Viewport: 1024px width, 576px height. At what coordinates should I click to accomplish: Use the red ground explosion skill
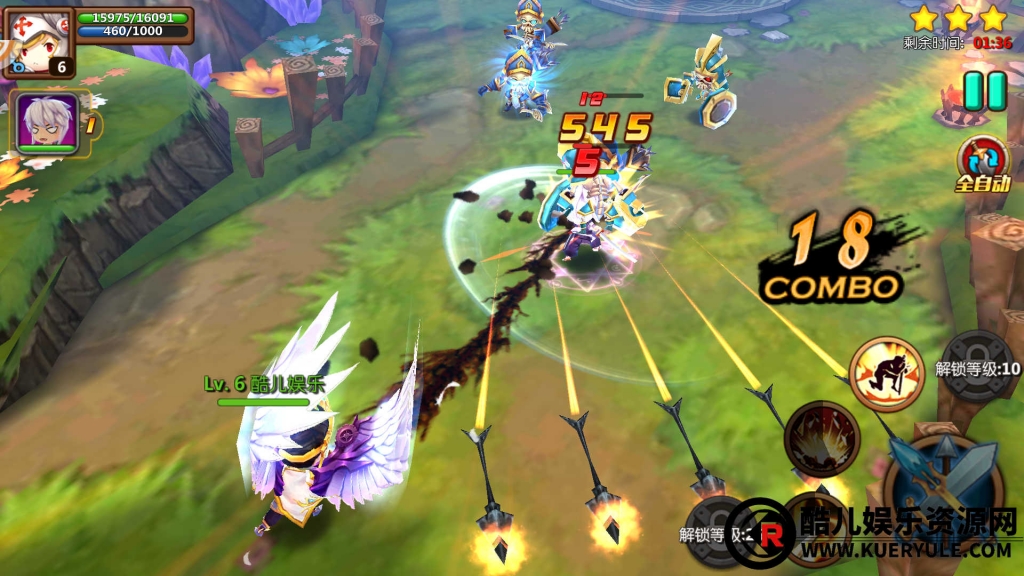point(822,437)
